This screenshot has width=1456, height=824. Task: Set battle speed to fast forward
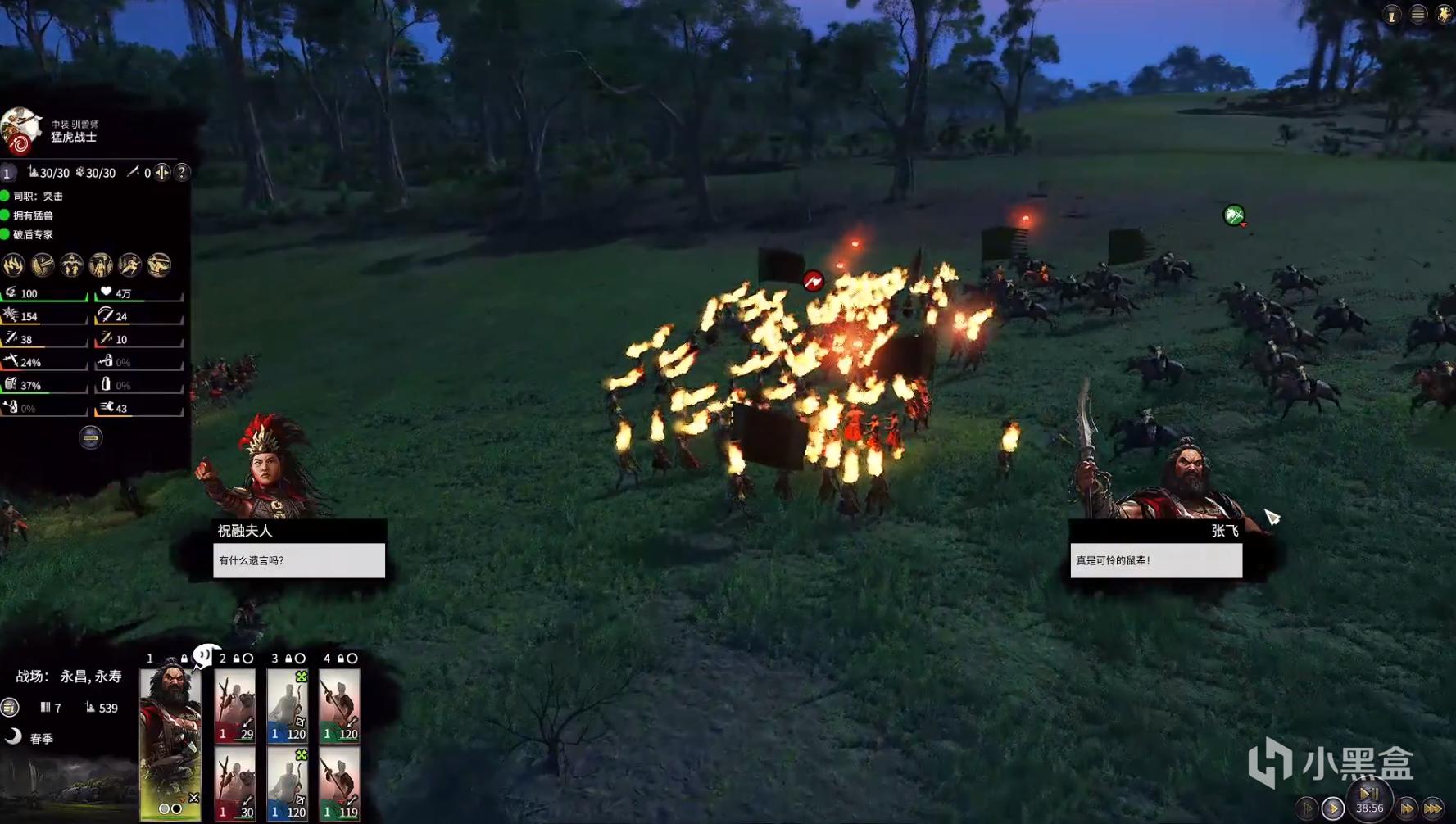point(1407,809)
